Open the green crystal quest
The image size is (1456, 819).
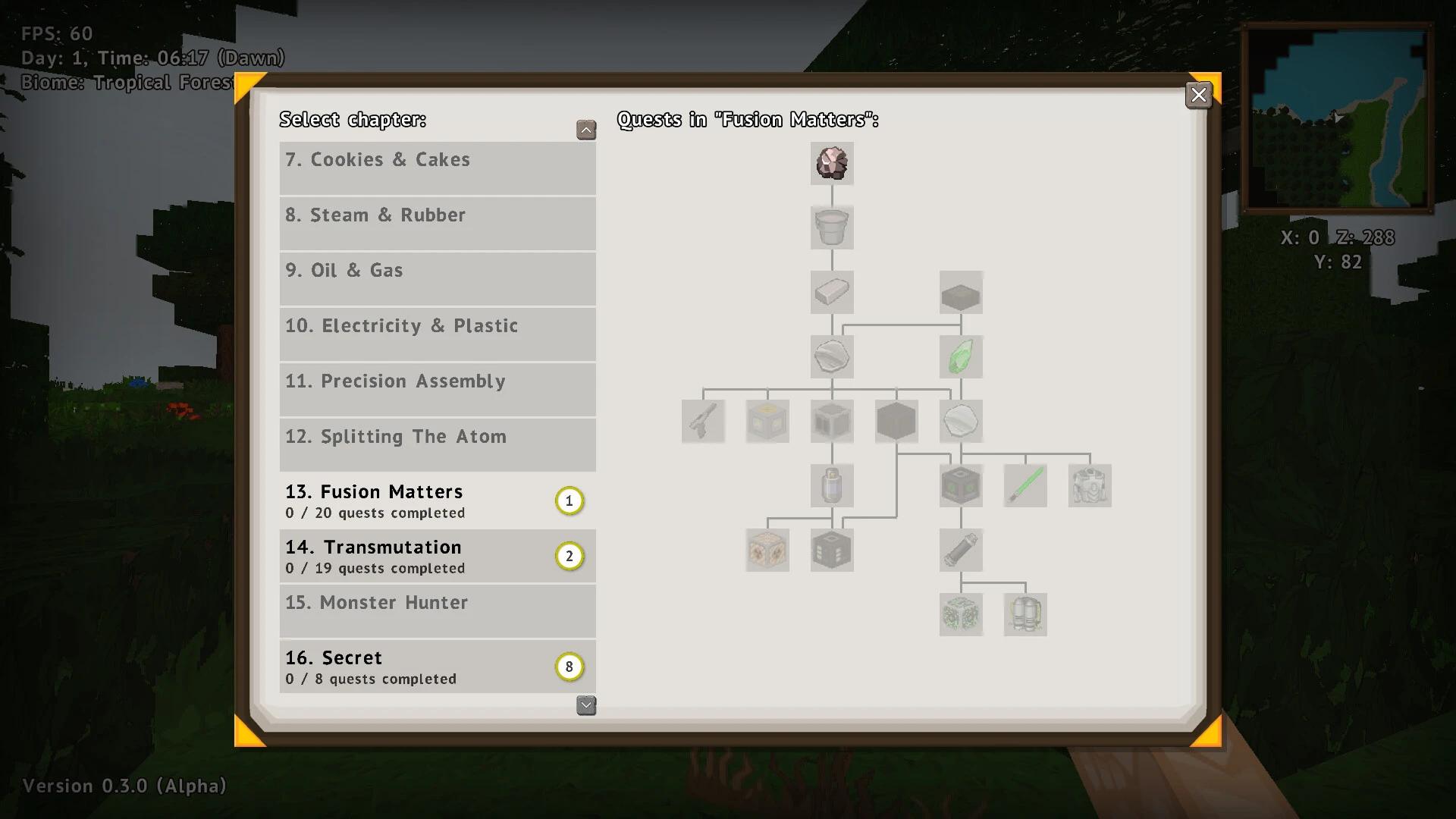[961, 356]
